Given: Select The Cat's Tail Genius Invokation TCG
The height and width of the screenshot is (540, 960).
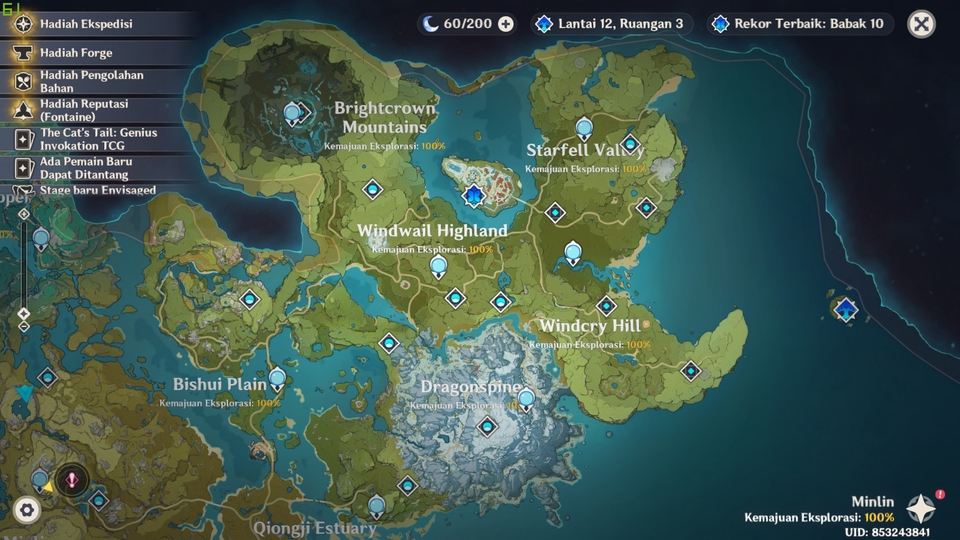Looking at the screenshot, I should tap(98, 139).
